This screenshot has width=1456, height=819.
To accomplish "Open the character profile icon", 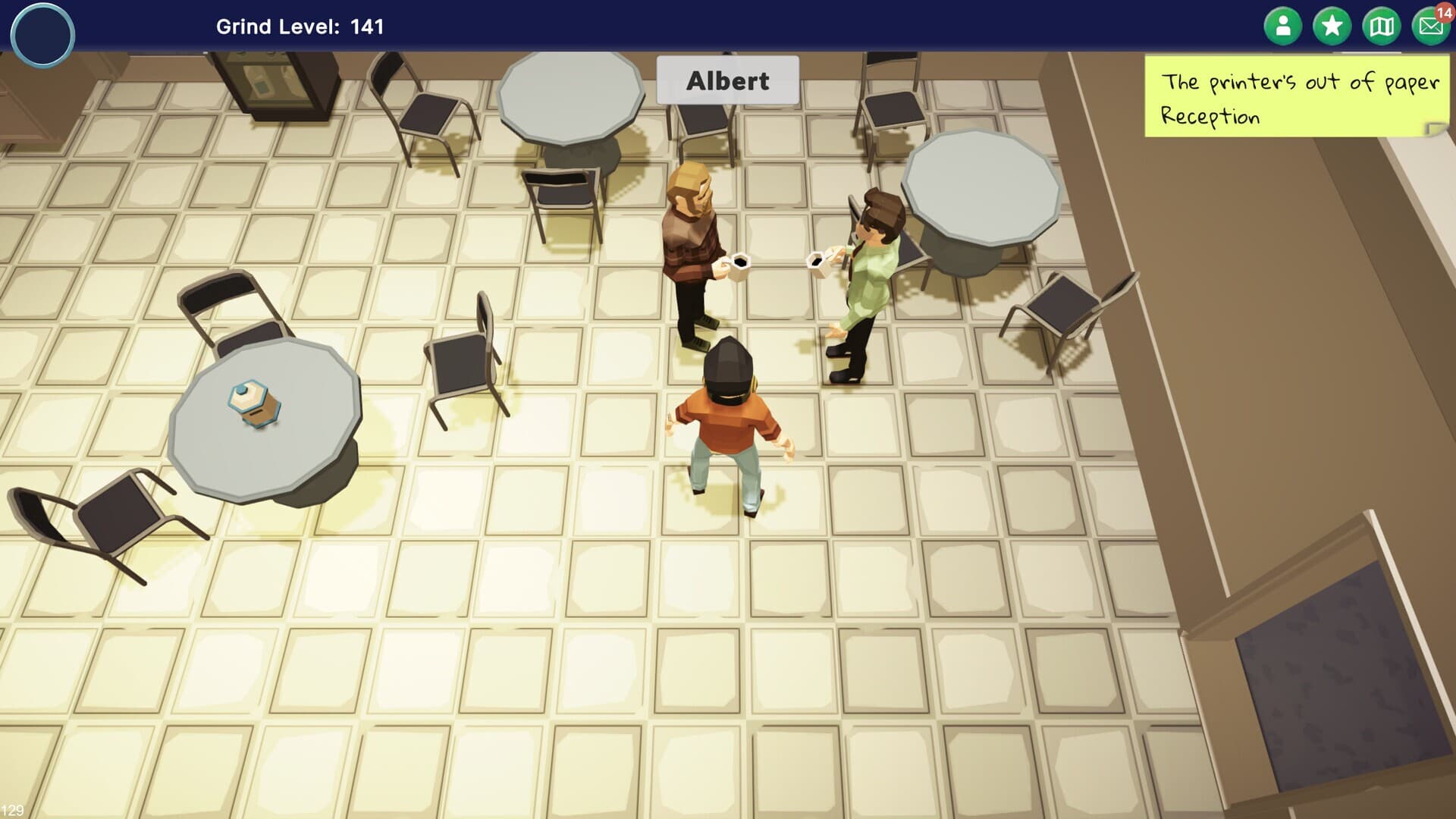I will click(1282, 27).
